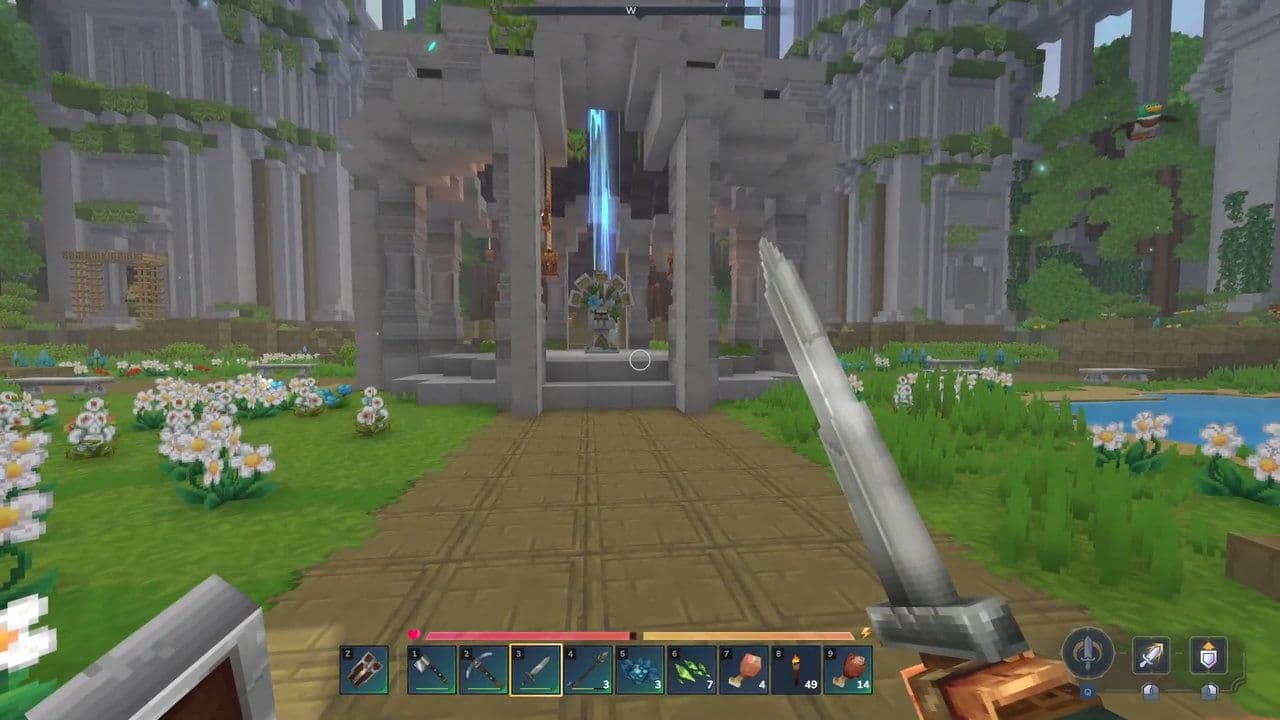Click the heart icon beside the health bar

[415, 634]
